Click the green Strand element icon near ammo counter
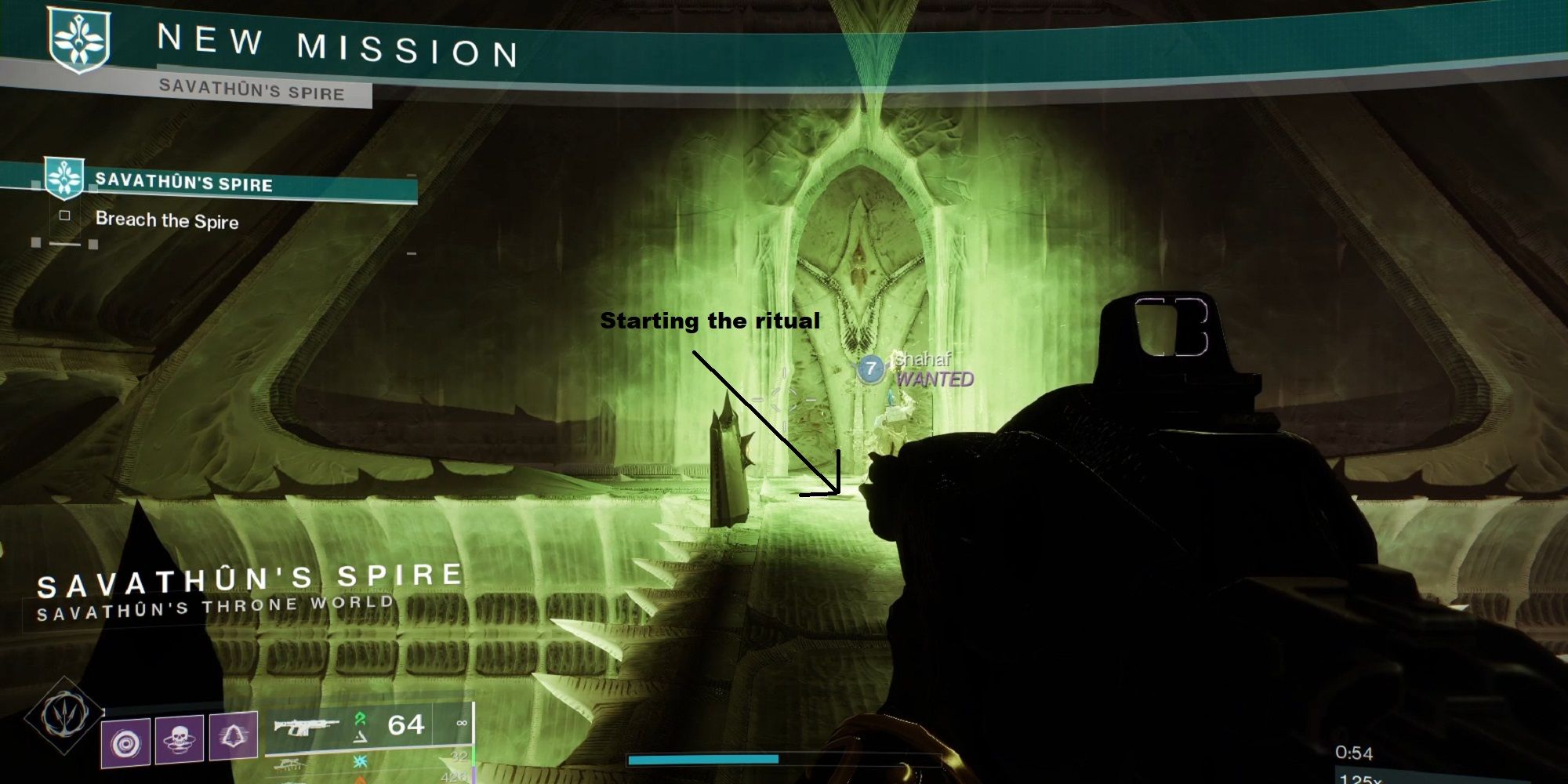 pyautogui.click(x=361, y=720)
